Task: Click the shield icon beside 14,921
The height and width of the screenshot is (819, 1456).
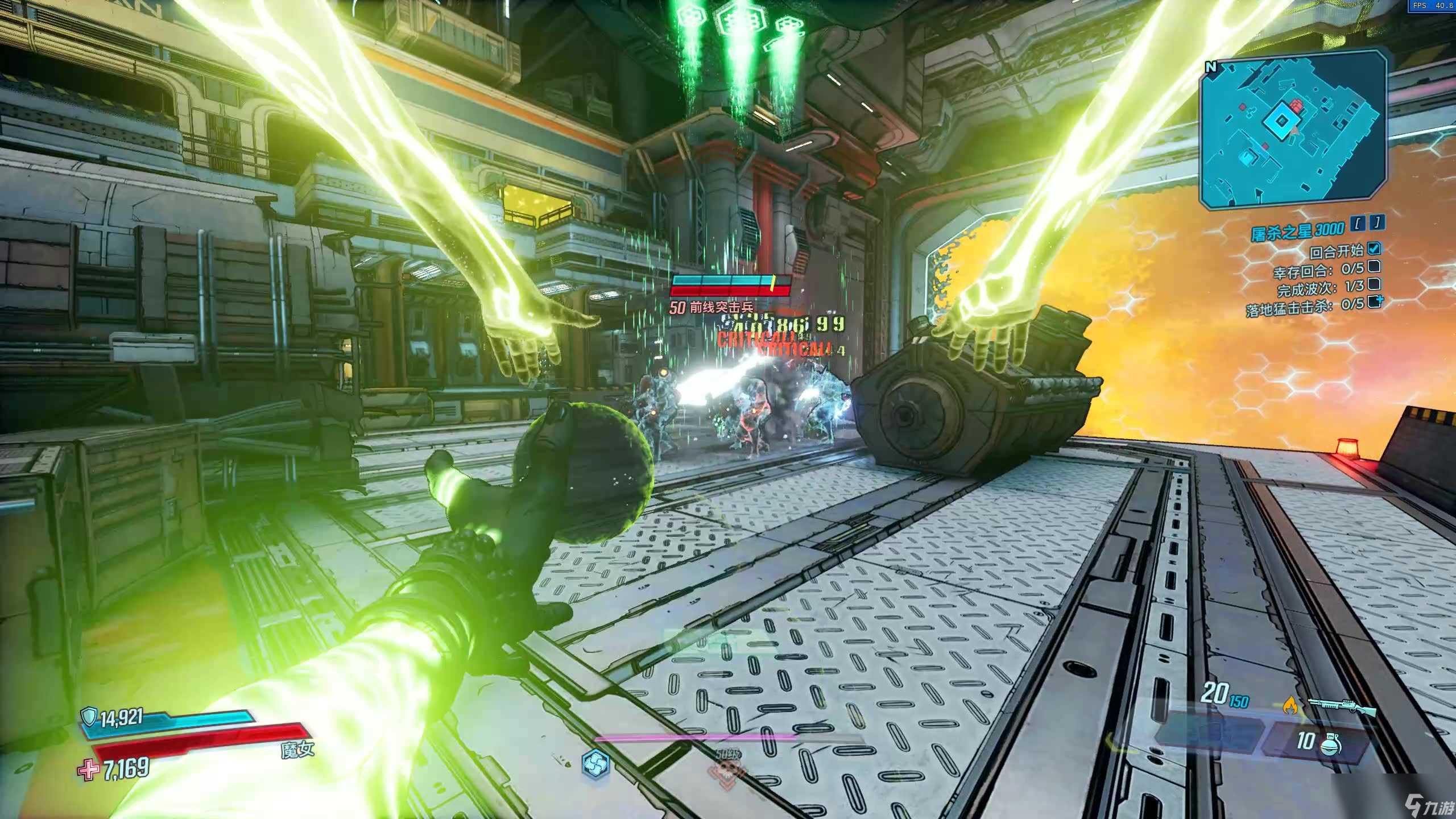Action: (89, 717)
